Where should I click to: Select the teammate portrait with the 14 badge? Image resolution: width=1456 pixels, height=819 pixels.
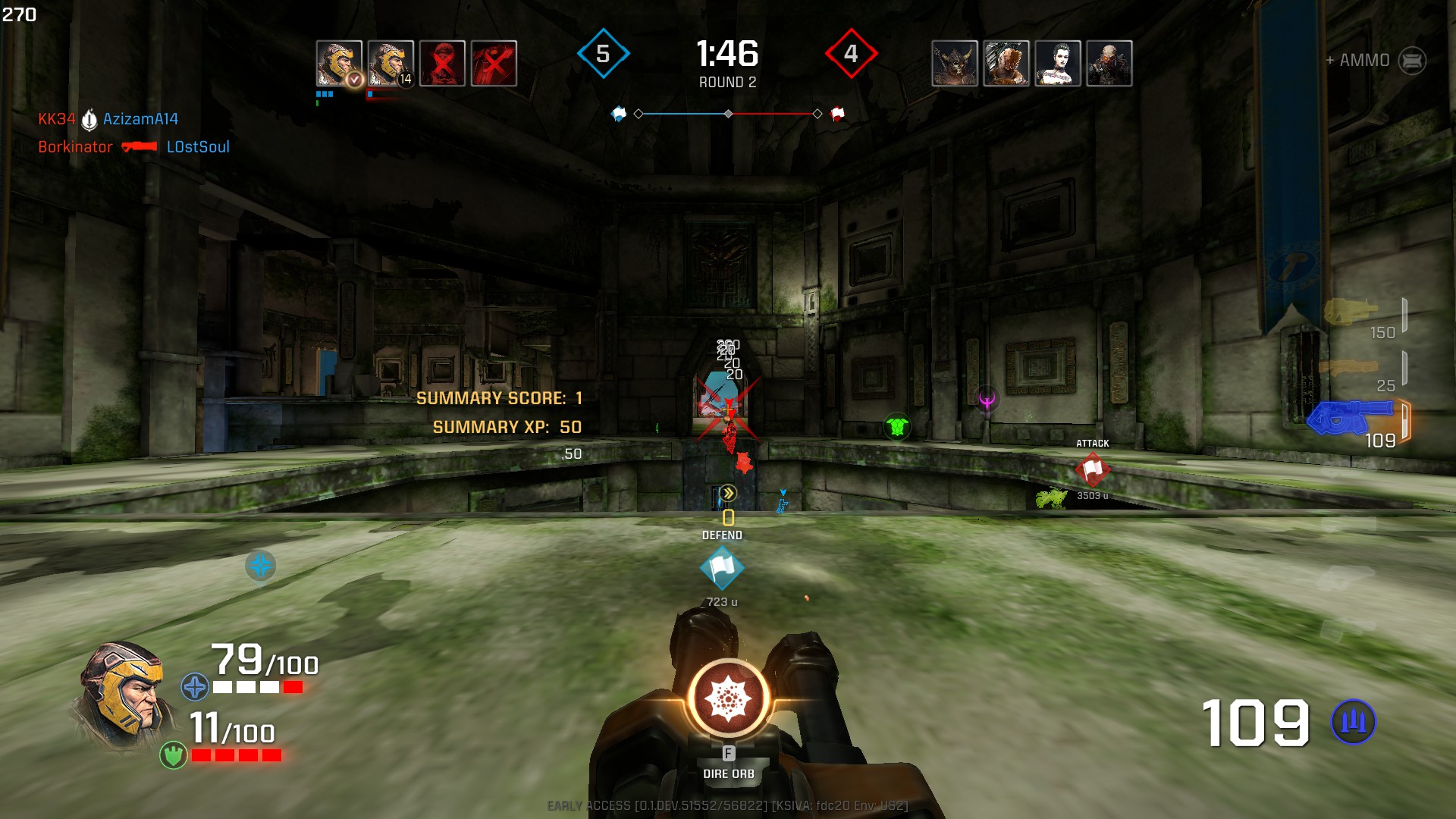click(x=390, y=63)
